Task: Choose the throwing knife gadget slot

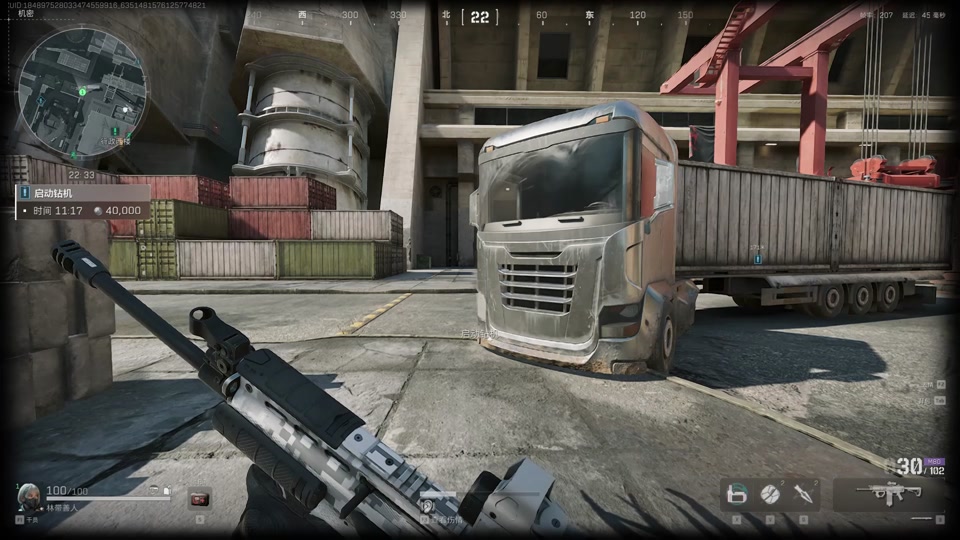Action: coord(802,493)
